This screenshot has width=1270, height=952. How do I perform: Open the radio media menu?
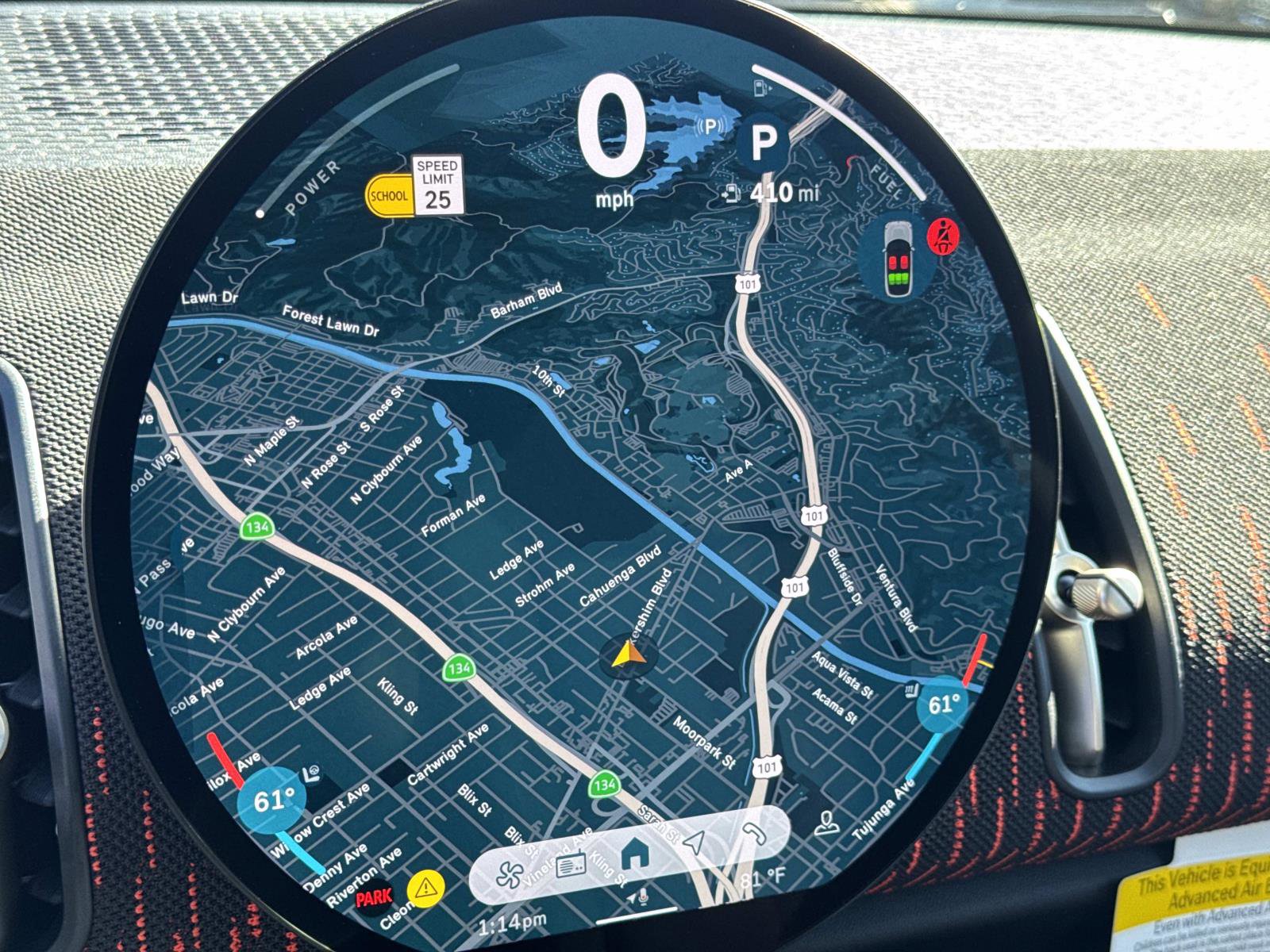571,867
